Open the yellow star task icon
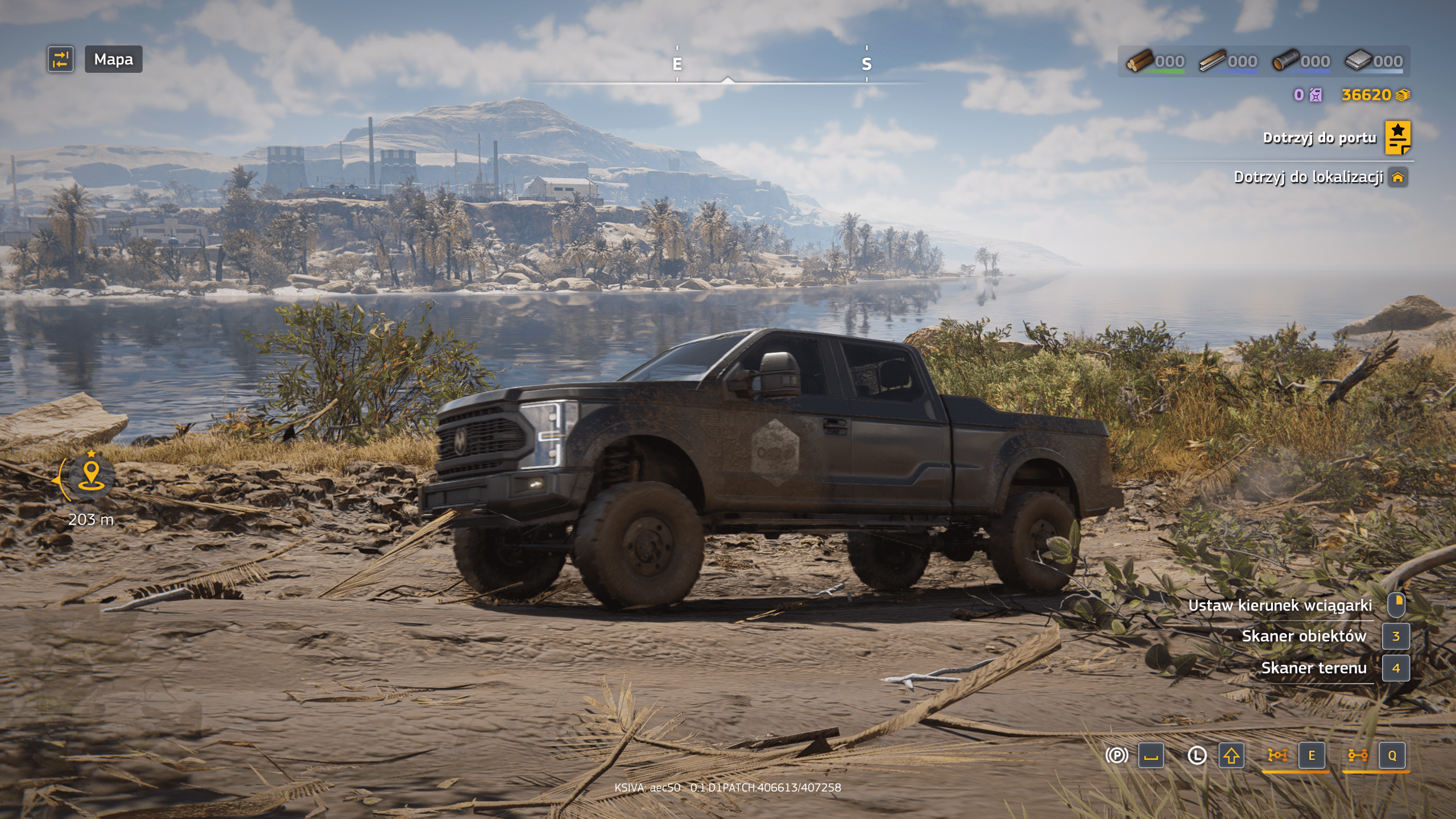Screen dimensions: 1456x819 (x=1397, y=138)
